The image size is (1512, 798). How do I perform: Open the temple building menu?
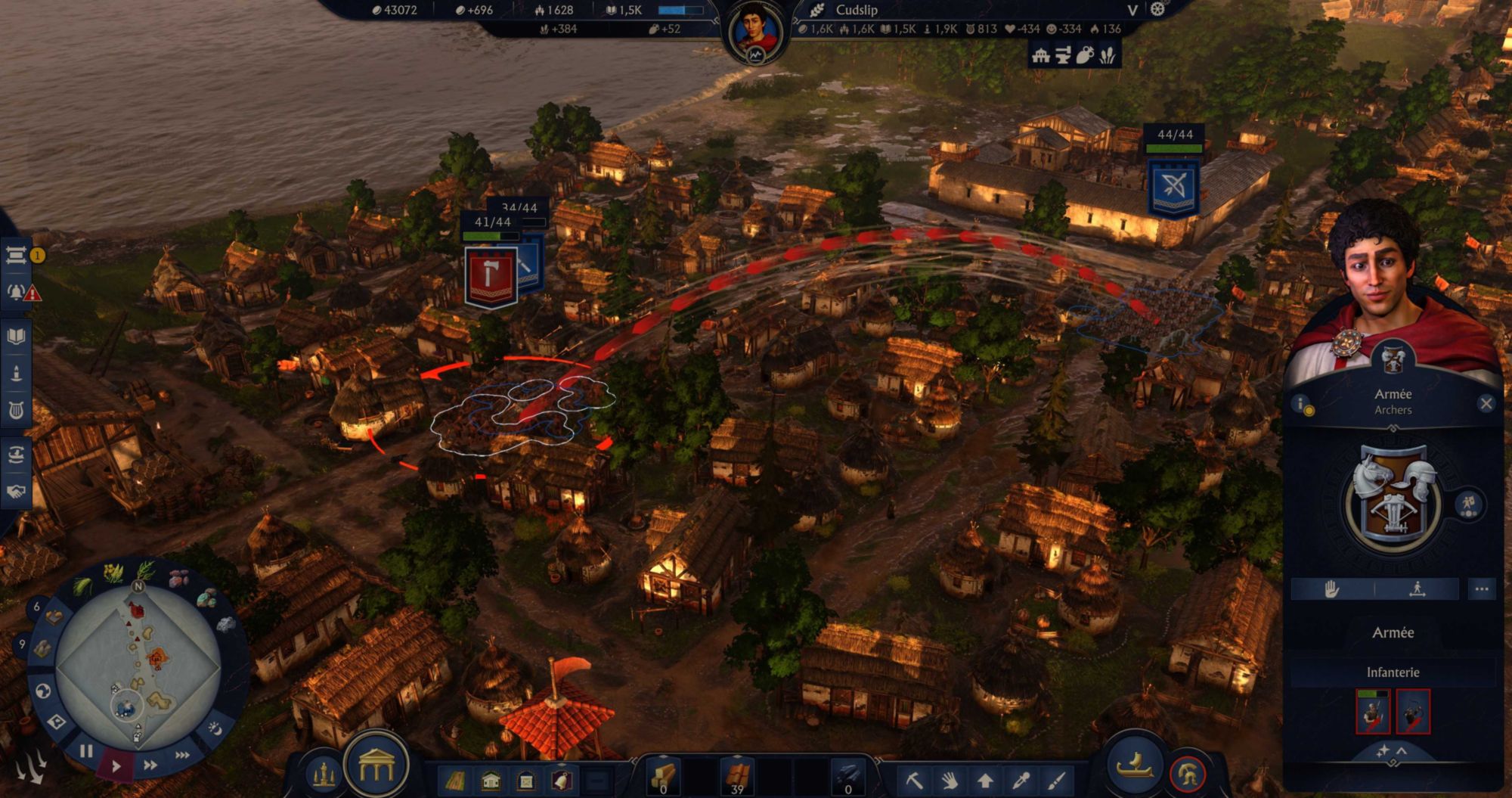[376, 767]
